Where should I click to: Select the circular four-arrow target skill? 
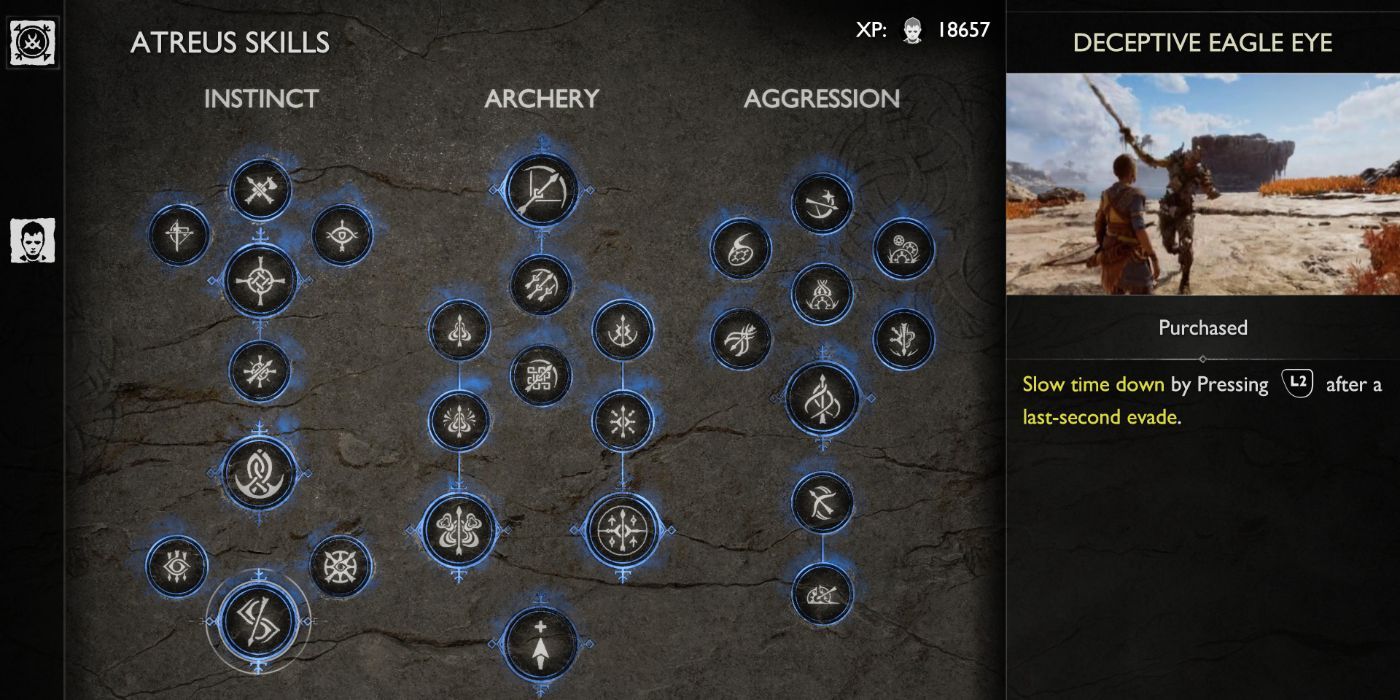point(623,530)
